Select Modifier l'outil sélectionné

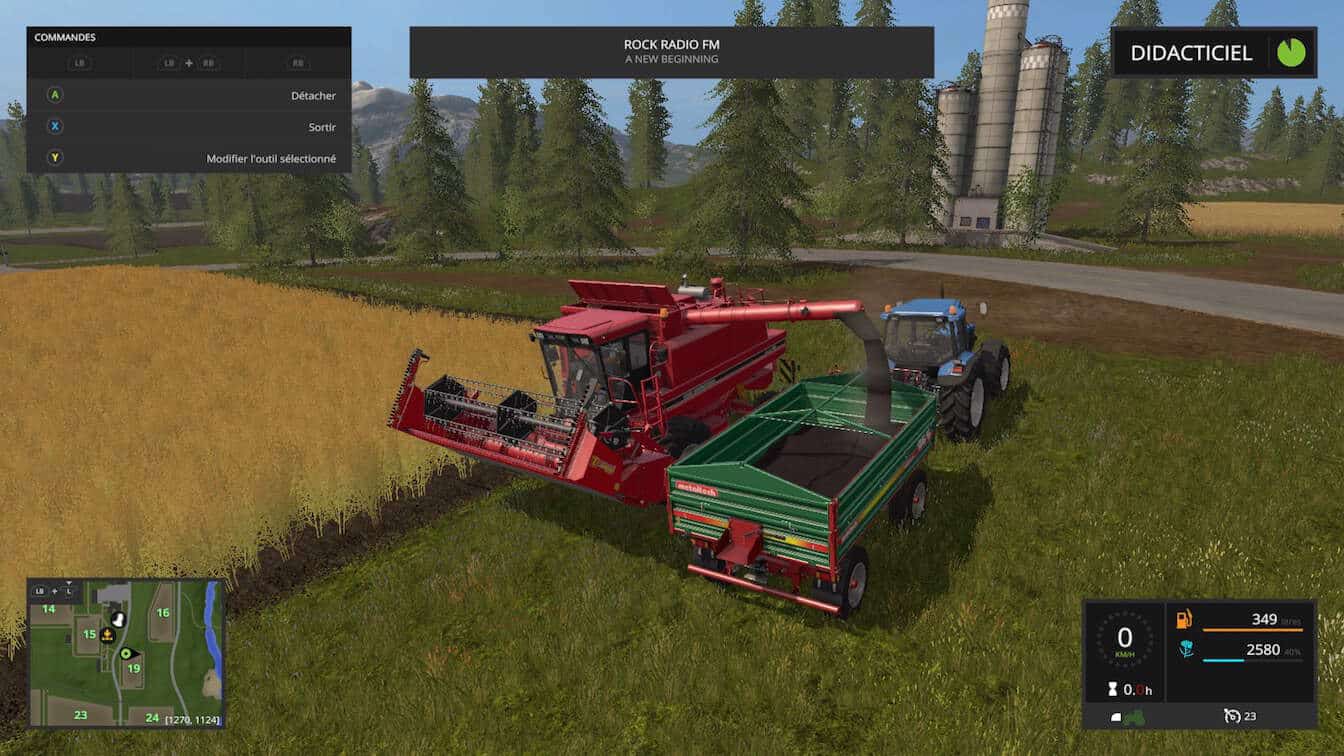pyautogui.click(x=189, y=158)
